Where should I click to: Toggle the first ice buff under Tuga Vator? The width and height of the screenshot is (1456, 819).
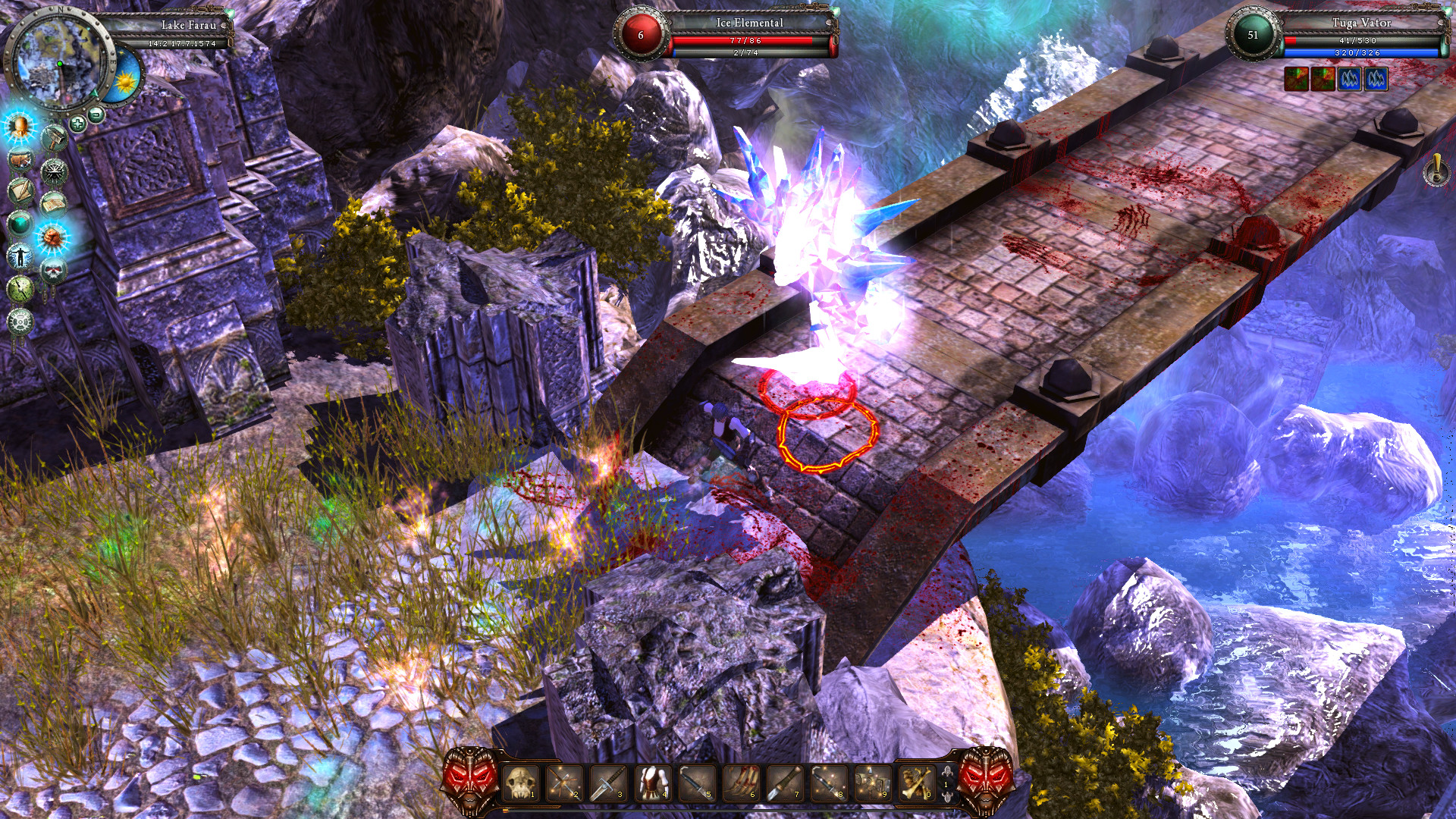click(x=1348, y=78)
